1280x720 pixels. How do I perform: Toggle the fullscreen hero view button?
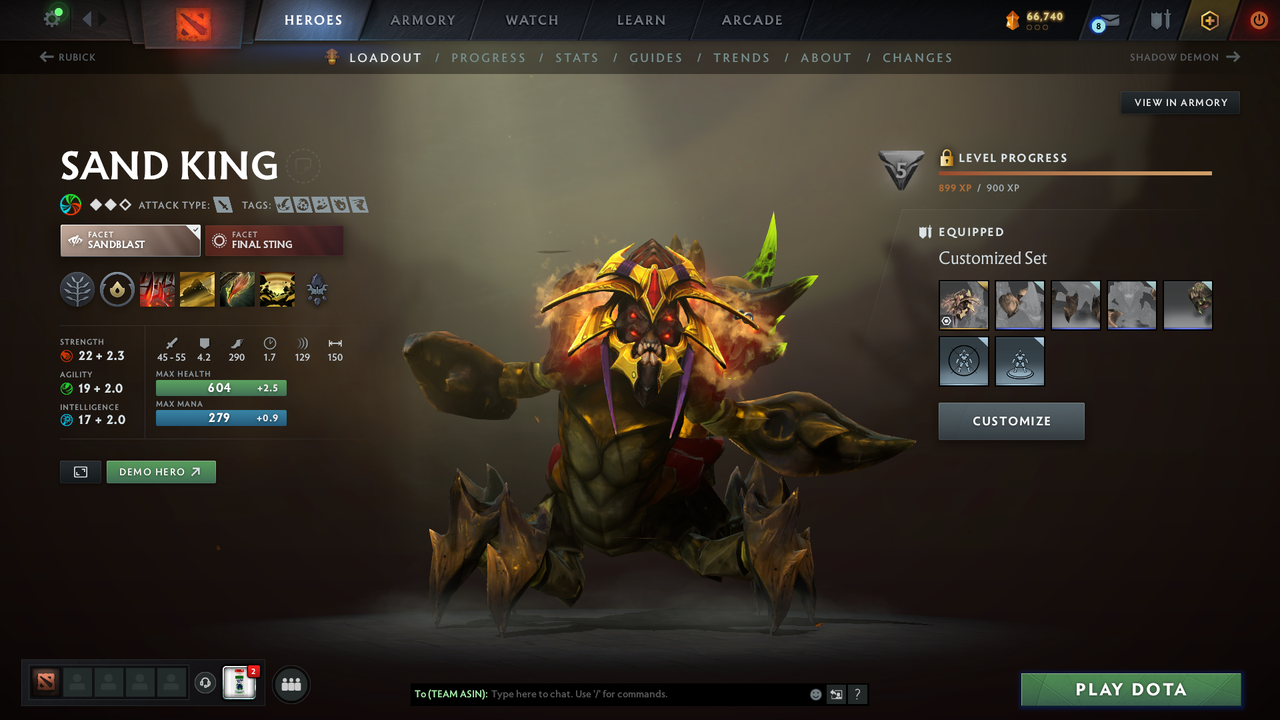81,472
